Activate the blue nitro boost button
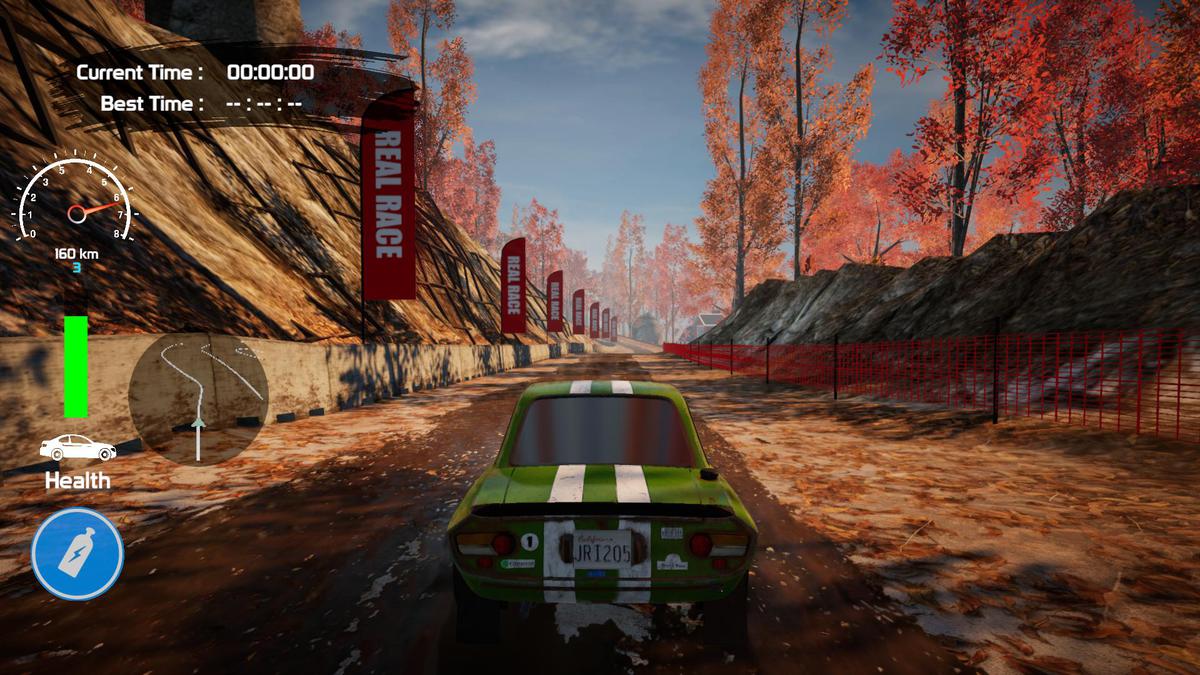The image size is (1200, 675). pos(77,554)
